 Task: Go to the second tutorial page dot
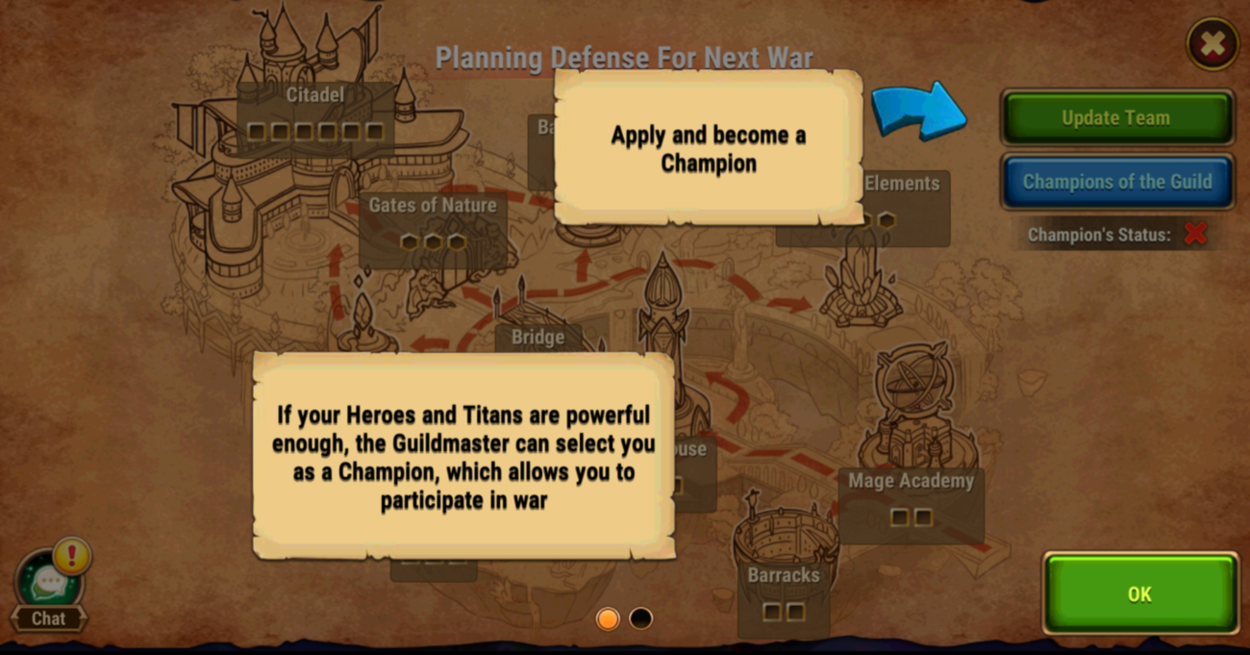pyautogui.click(x=641, y=619)
